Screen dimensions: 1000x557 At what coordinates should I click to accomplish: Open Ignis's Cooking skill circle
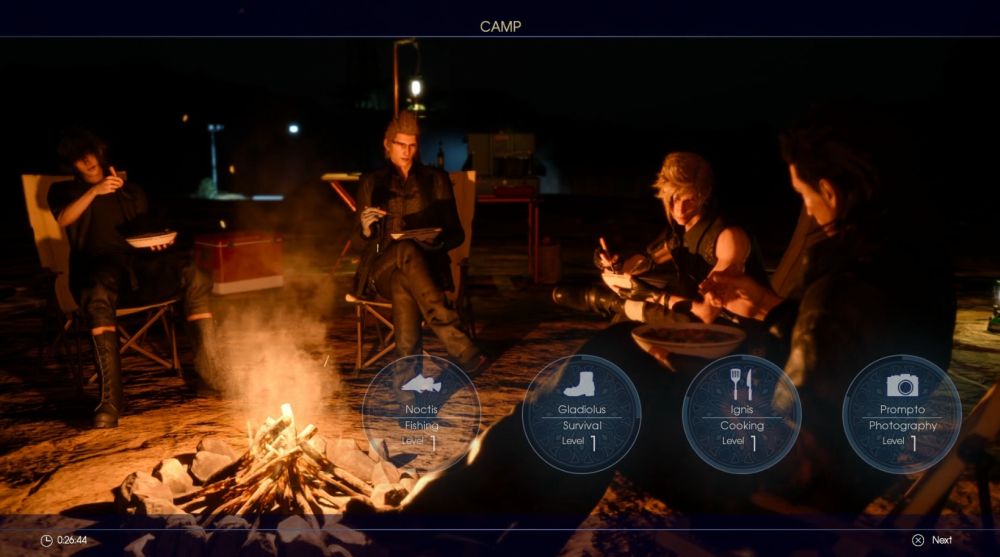click(741, 413)
